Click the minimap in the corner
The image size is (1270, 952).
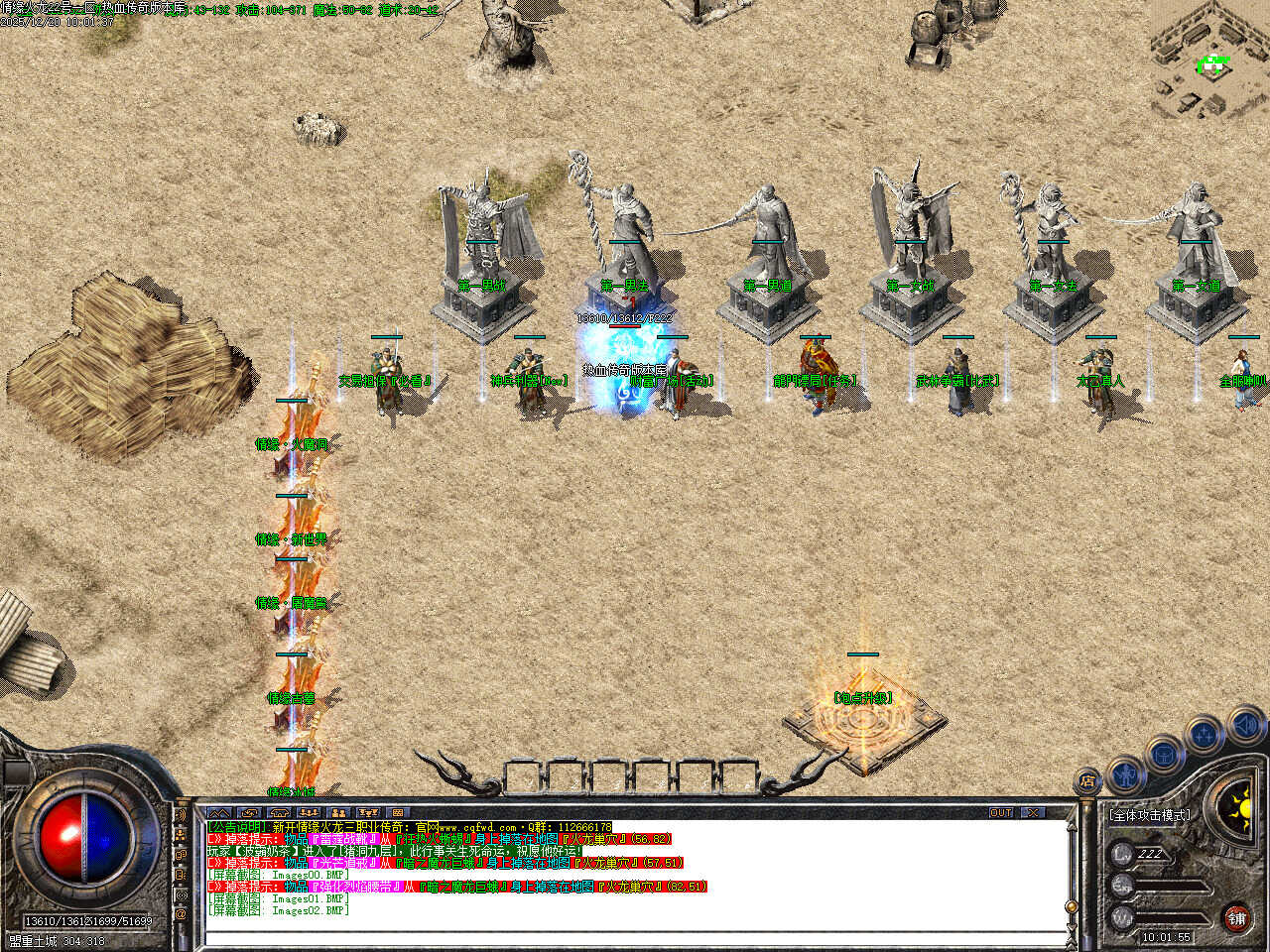(1209, 59)
